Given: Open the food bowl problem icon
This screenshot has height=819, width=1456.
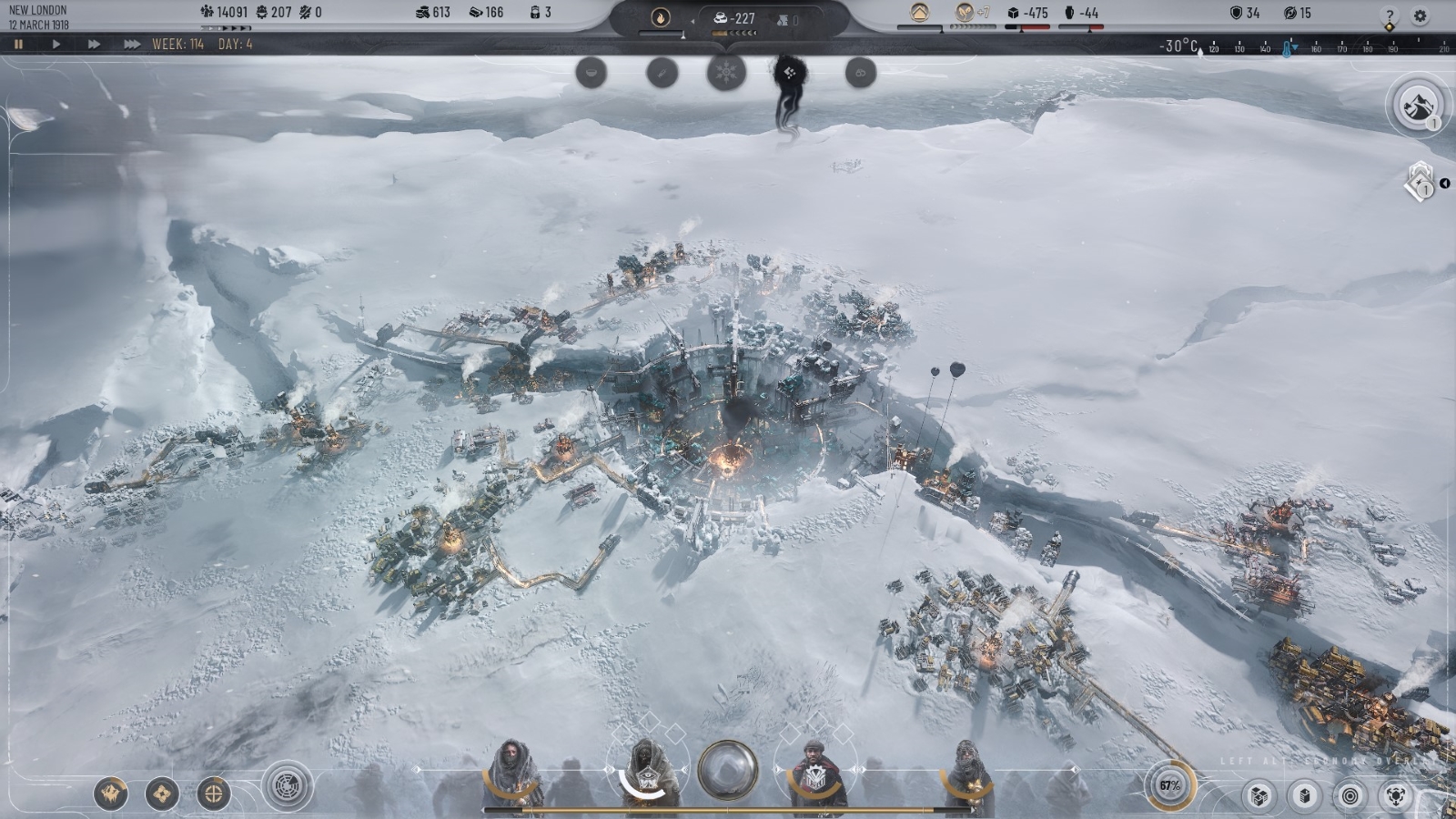Looking at the screenshot, I should pos(591,73).
